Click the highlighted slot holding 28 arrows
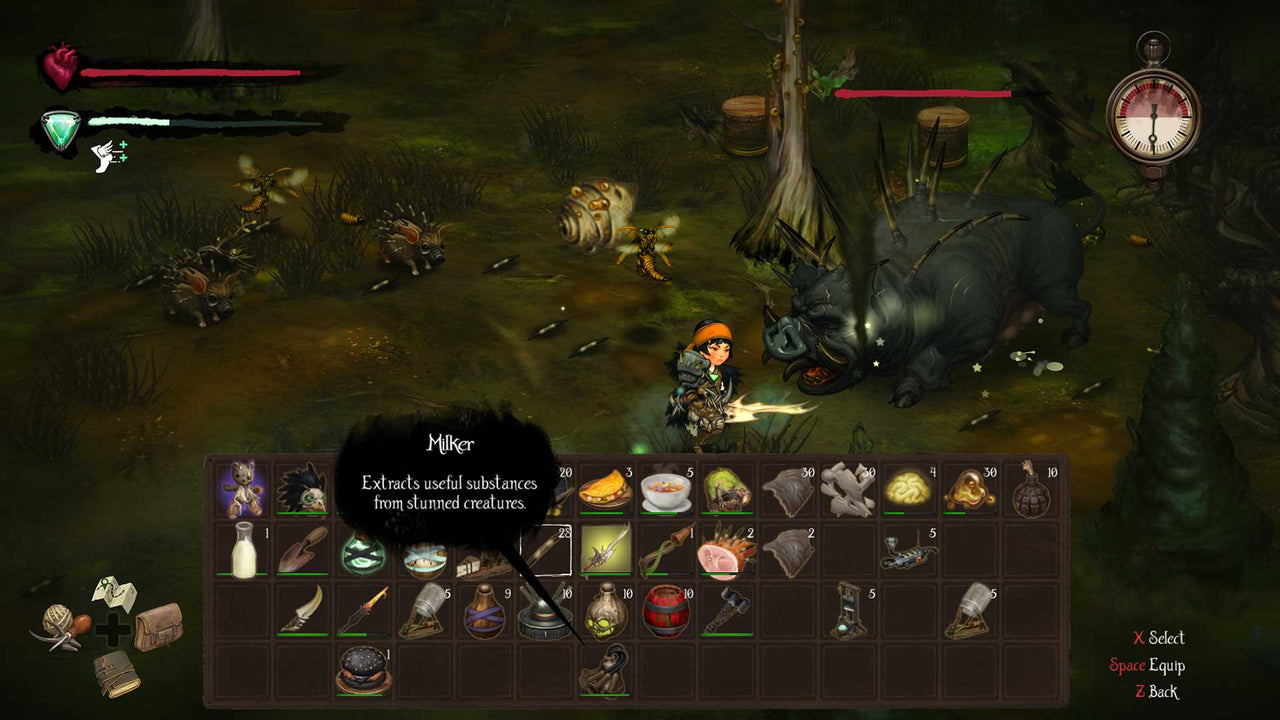The width and height of the screenshot is (1280, 720). pyautogui.click(x=546, y=550)
